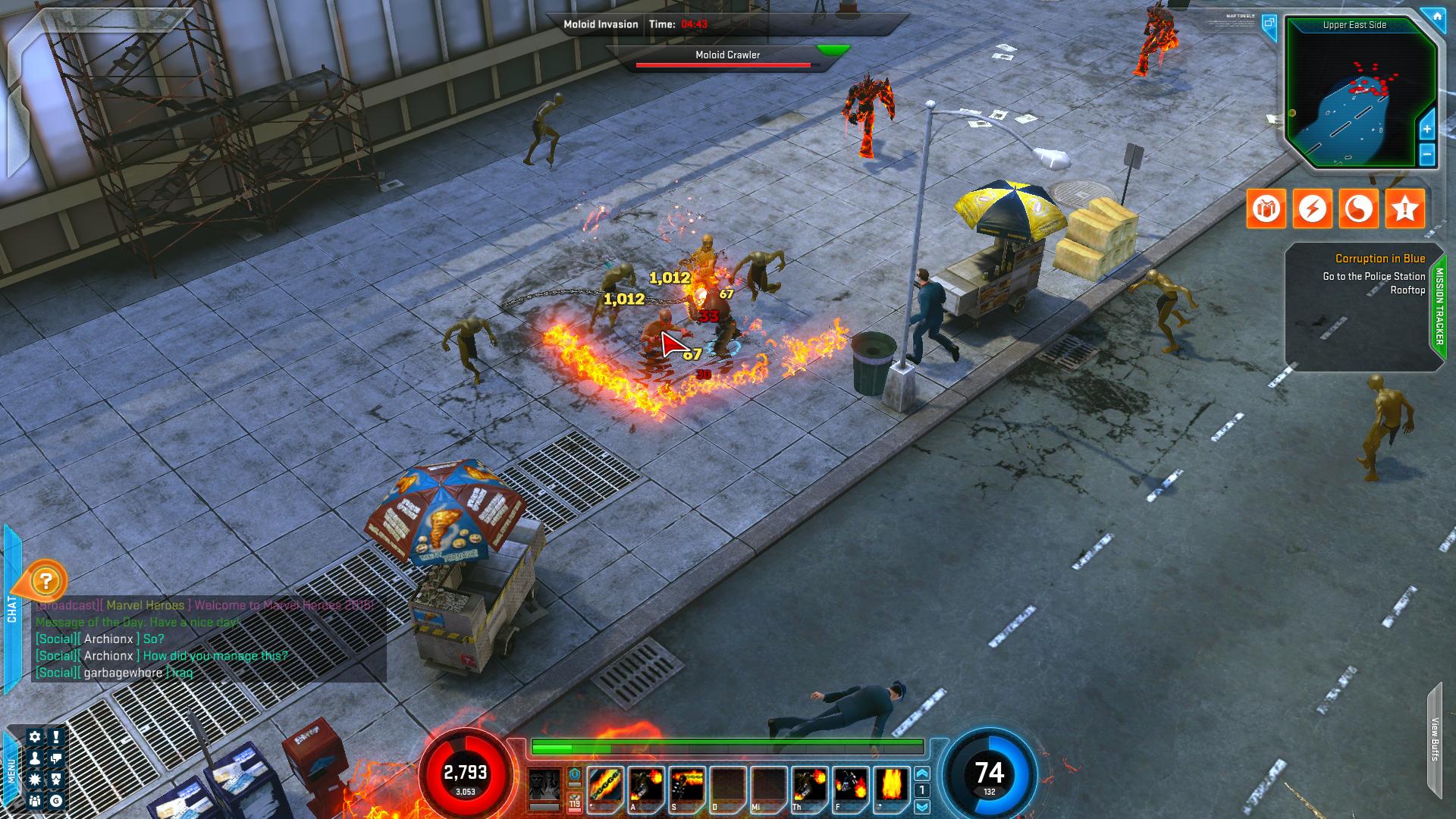
Task: Open the View Buffs panel
Action: (x=1435, y=739)
